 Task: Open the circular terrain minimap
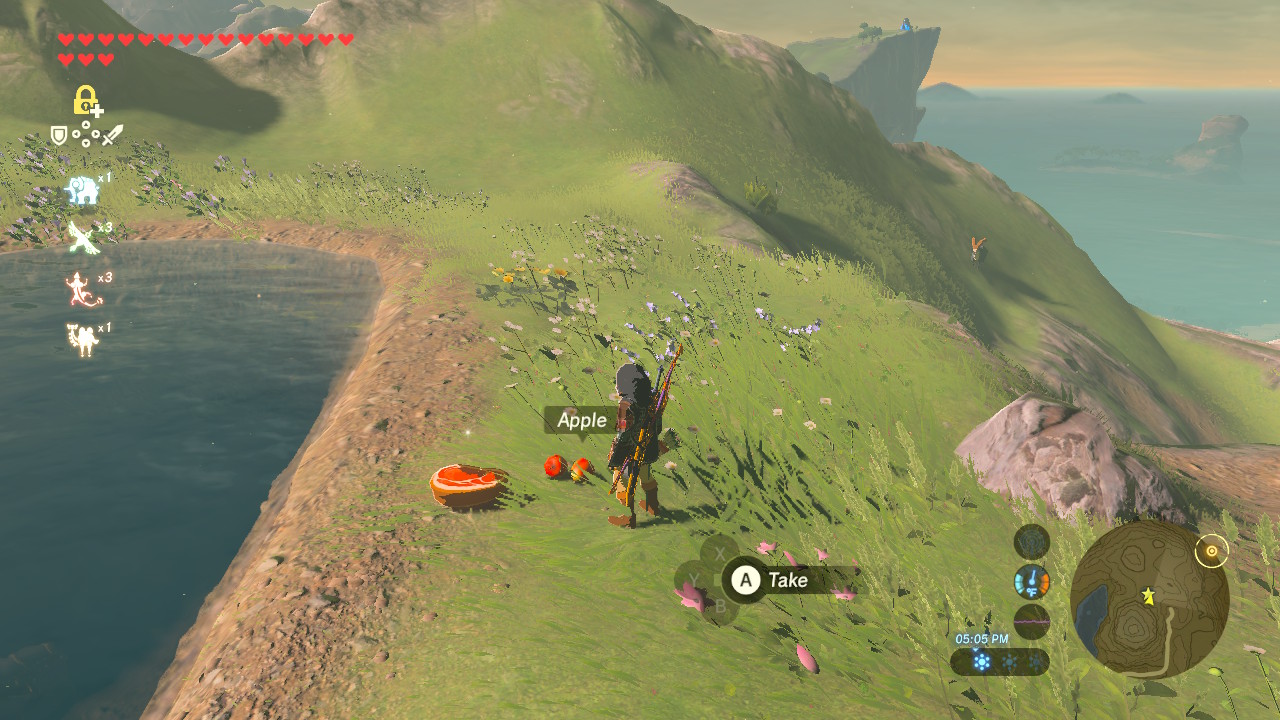click(x=1149, y=599)
